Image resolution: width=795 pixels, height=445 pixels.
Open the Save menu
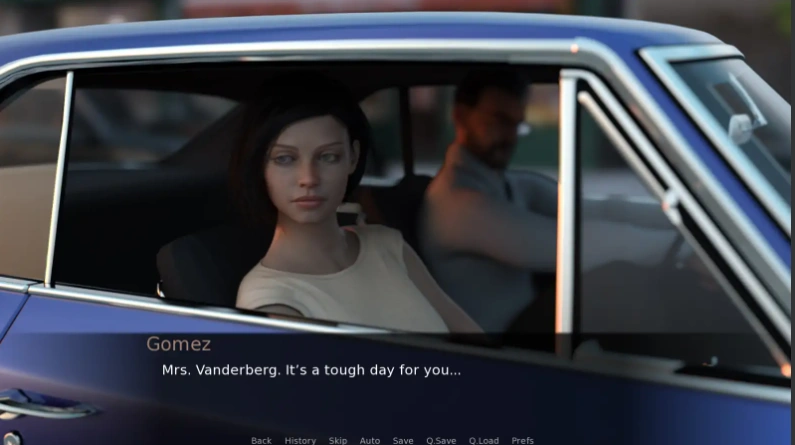tap(403, 440)
